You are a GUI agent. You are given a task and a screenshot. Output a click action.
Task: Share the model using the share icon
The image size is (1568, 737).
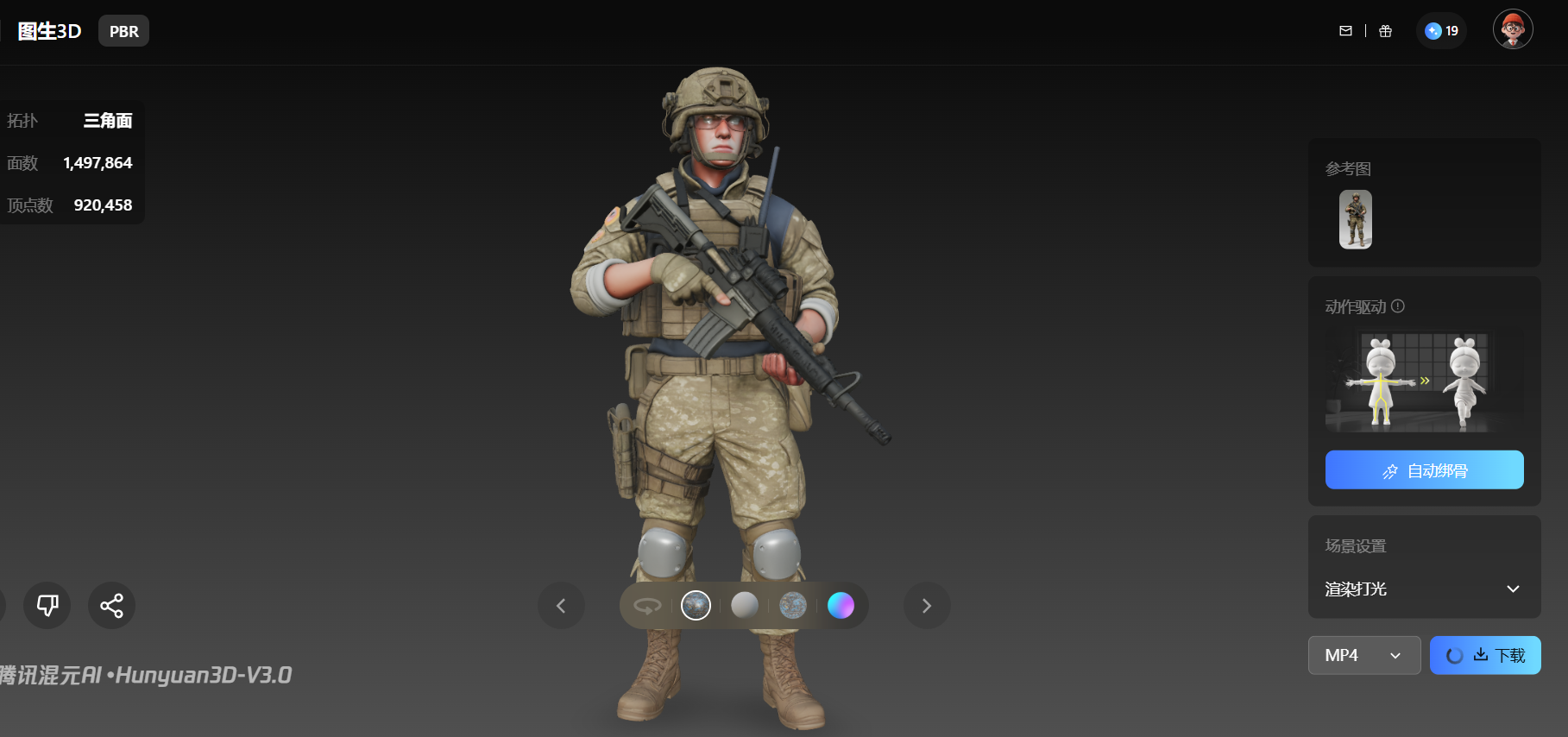pyautogui.click(x=111, y=605)
